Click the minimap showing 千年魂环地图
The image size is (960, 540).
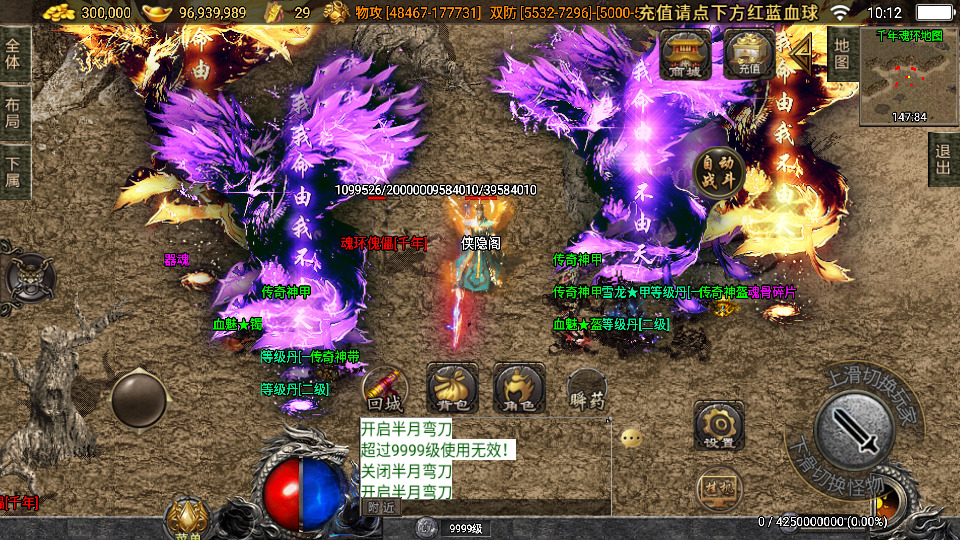click(x=908, y=75)
